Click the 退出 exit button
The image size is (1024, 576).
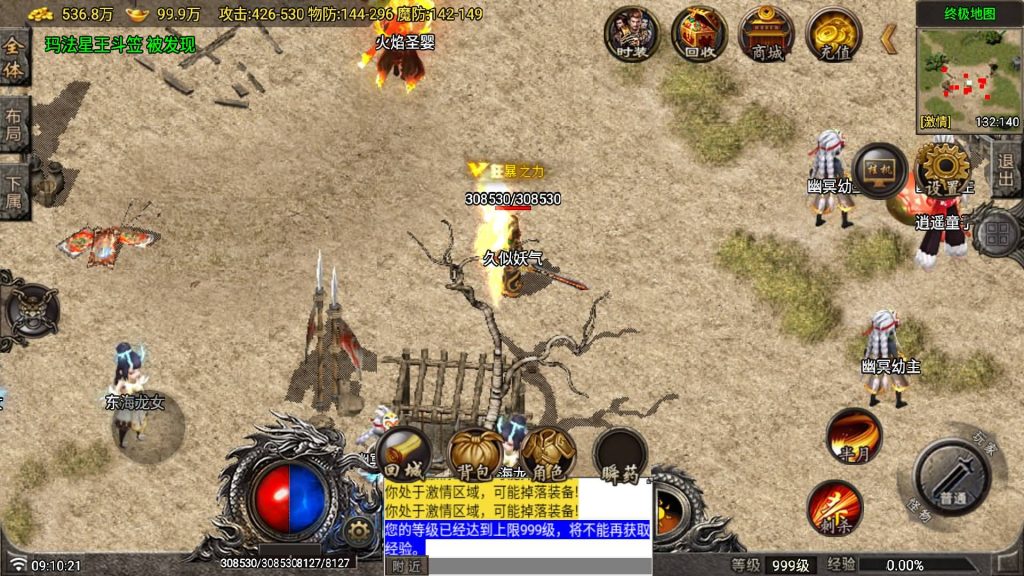[1006, 172]
